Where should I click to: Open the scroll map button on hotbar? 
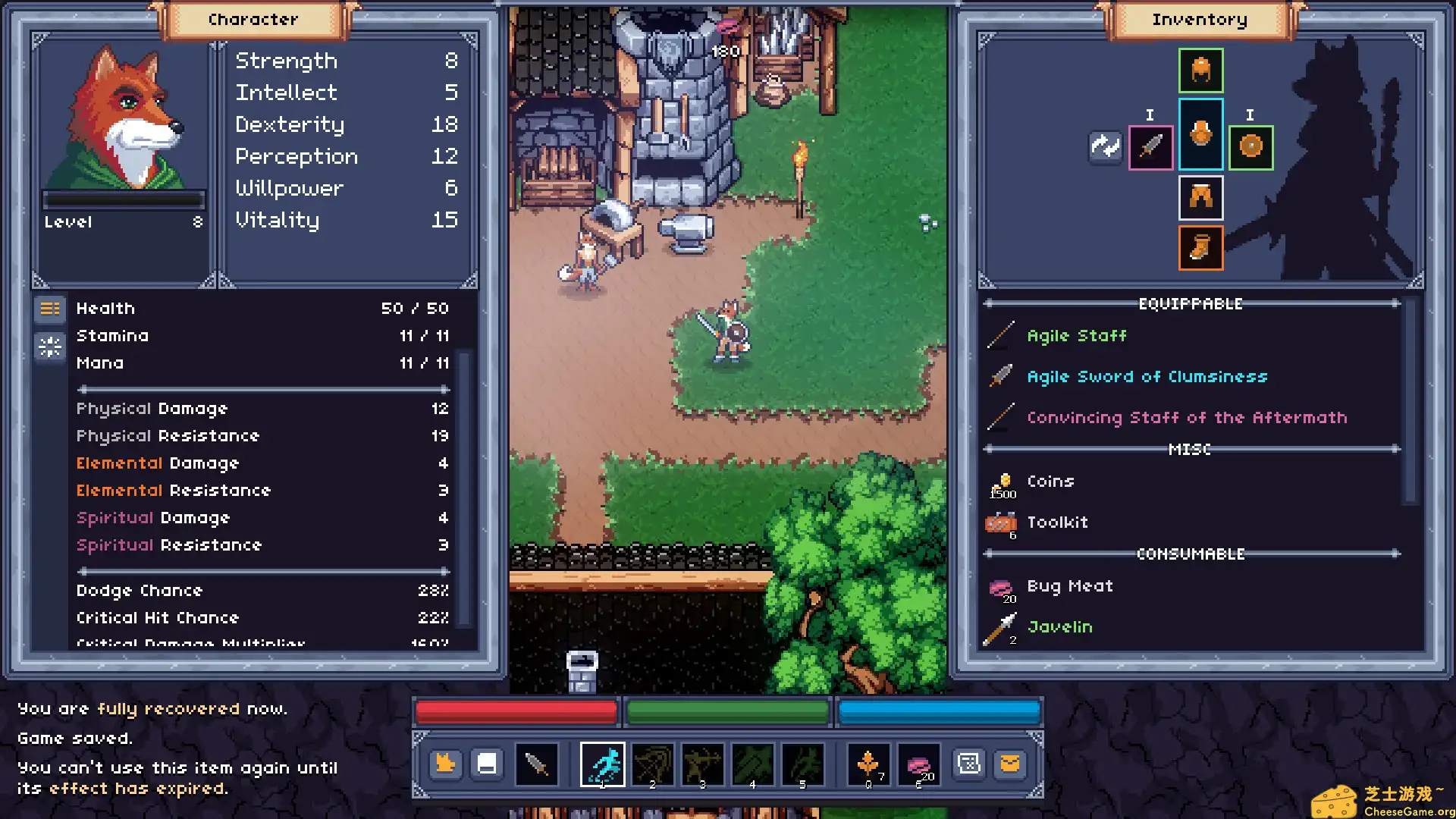coord(969,764)
